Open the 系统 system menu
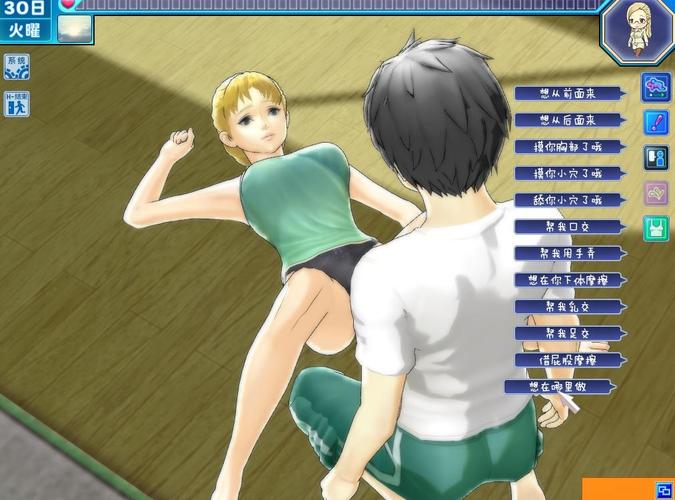The width and height of the screenshot is (675, 500). pyautogui.click(x=16, y=67)
